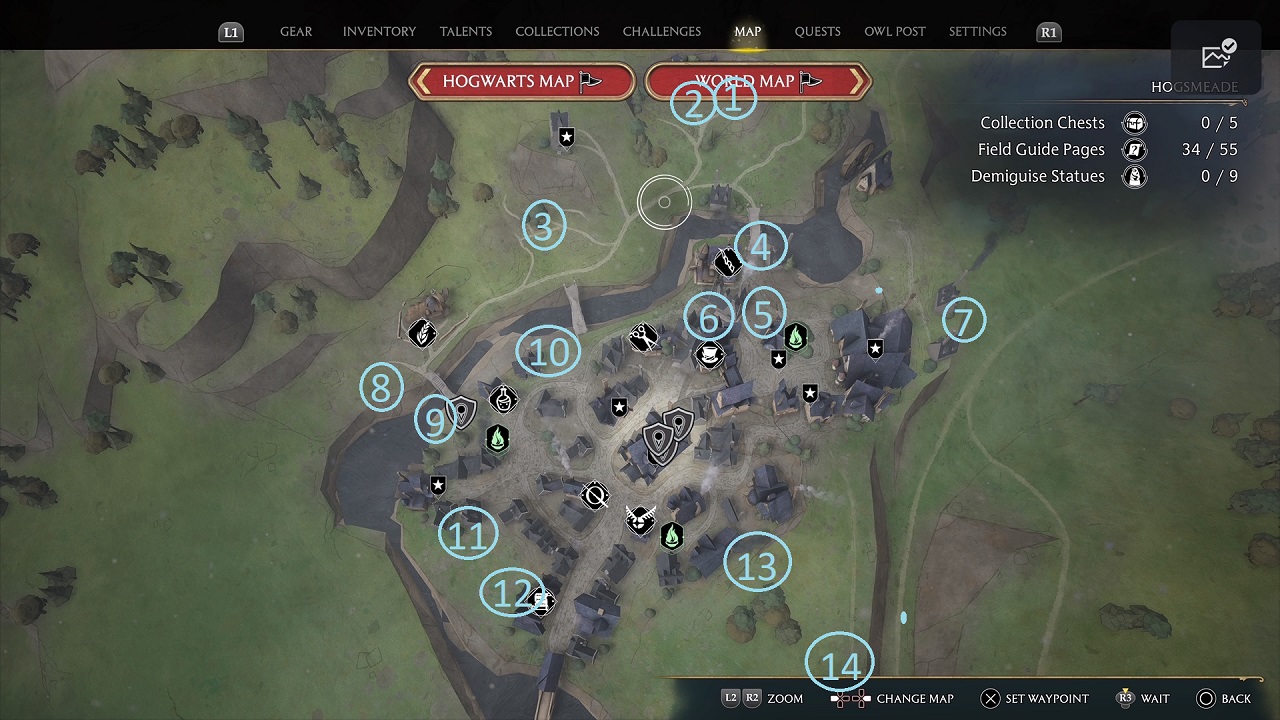
Task: Select the top hat Gladrags shop icon
Action: [708, 355]
